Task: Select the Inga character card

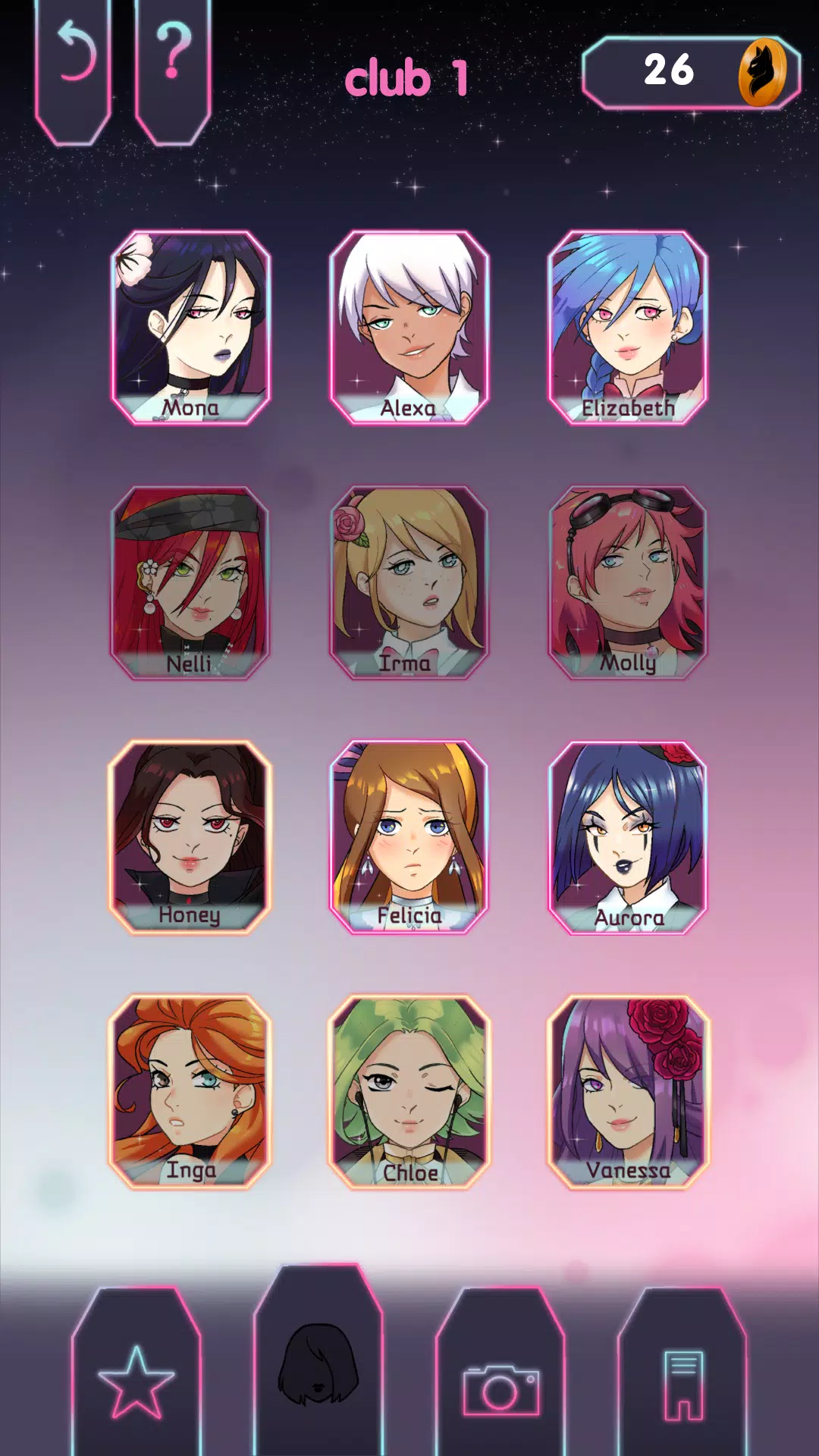Action: pos(190,1092)
